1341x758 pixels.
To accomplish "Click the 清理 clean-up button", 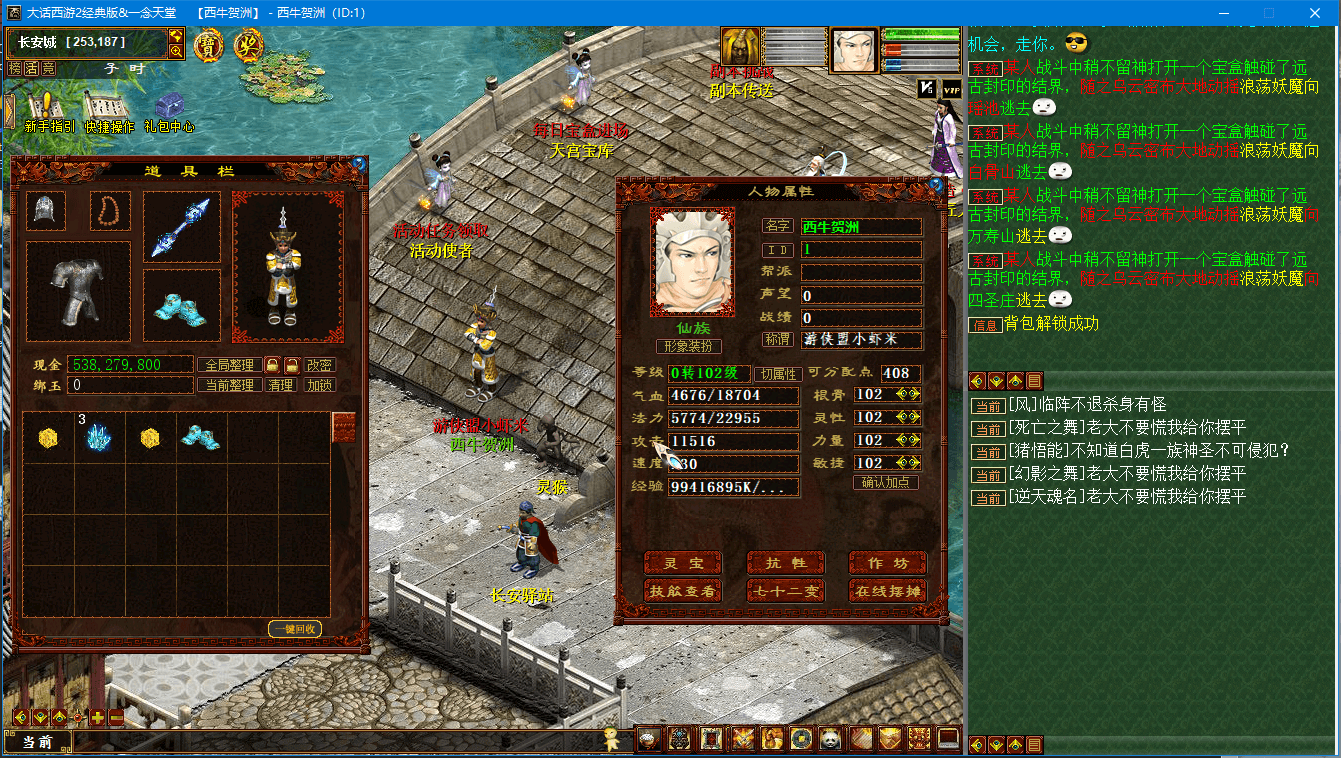I will coord(281,385).
